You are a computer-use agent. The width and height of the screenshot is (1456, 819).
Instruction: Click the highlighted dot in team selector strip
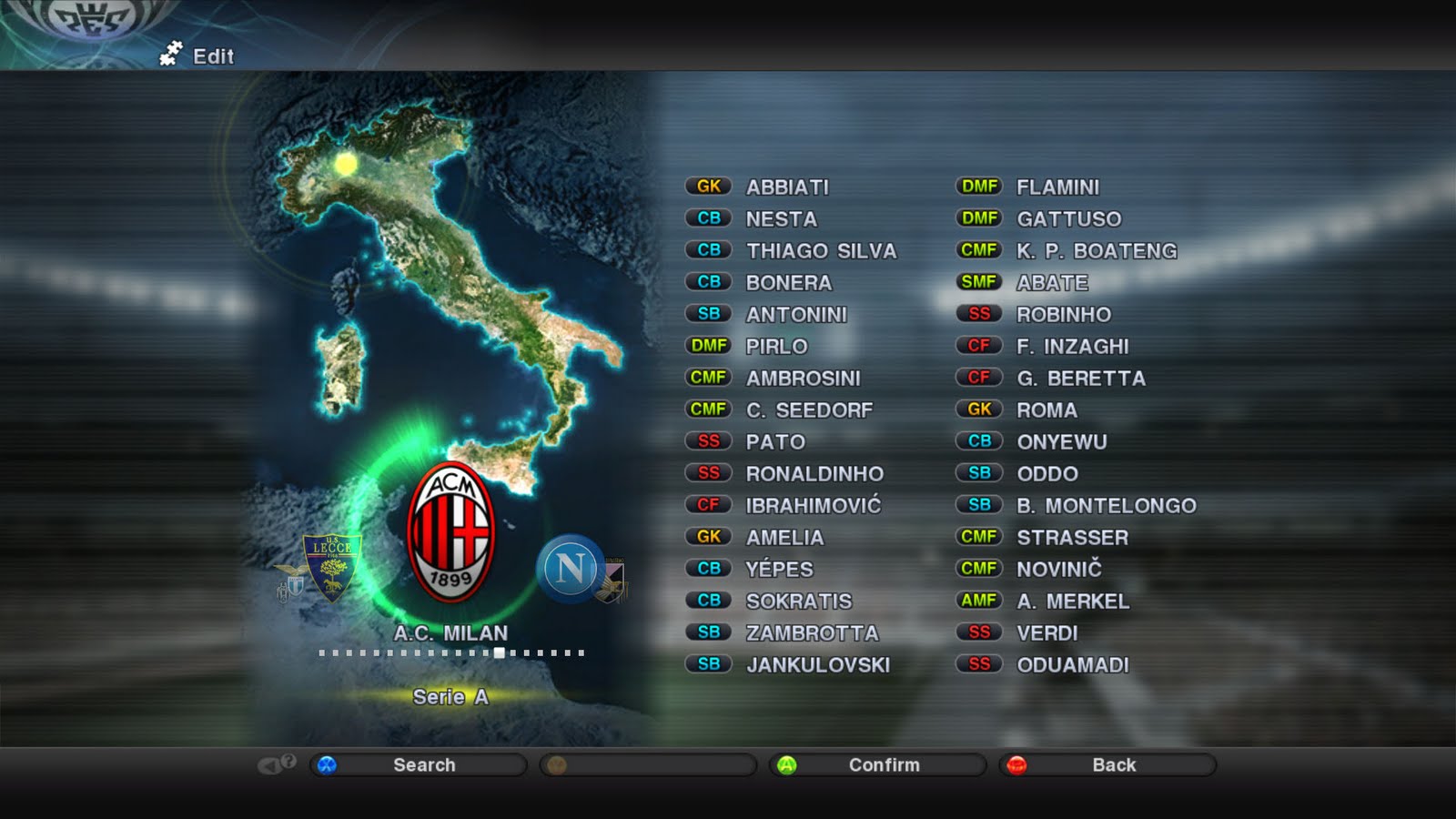pyautogui.click(x=500, y=652)
